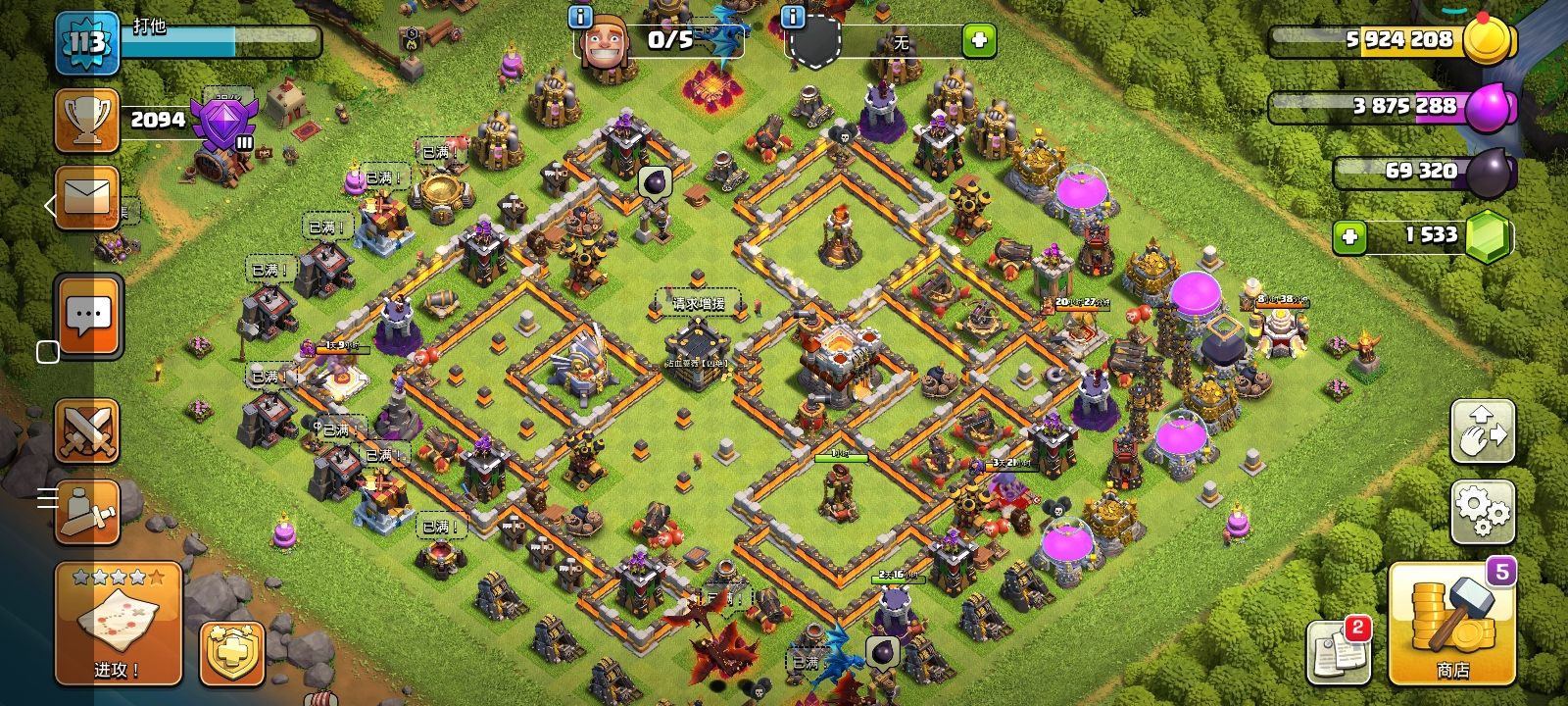Screen dimensions: 1568x706
Task: Open the mail inbox envelope
Action: tap(87, 197)
